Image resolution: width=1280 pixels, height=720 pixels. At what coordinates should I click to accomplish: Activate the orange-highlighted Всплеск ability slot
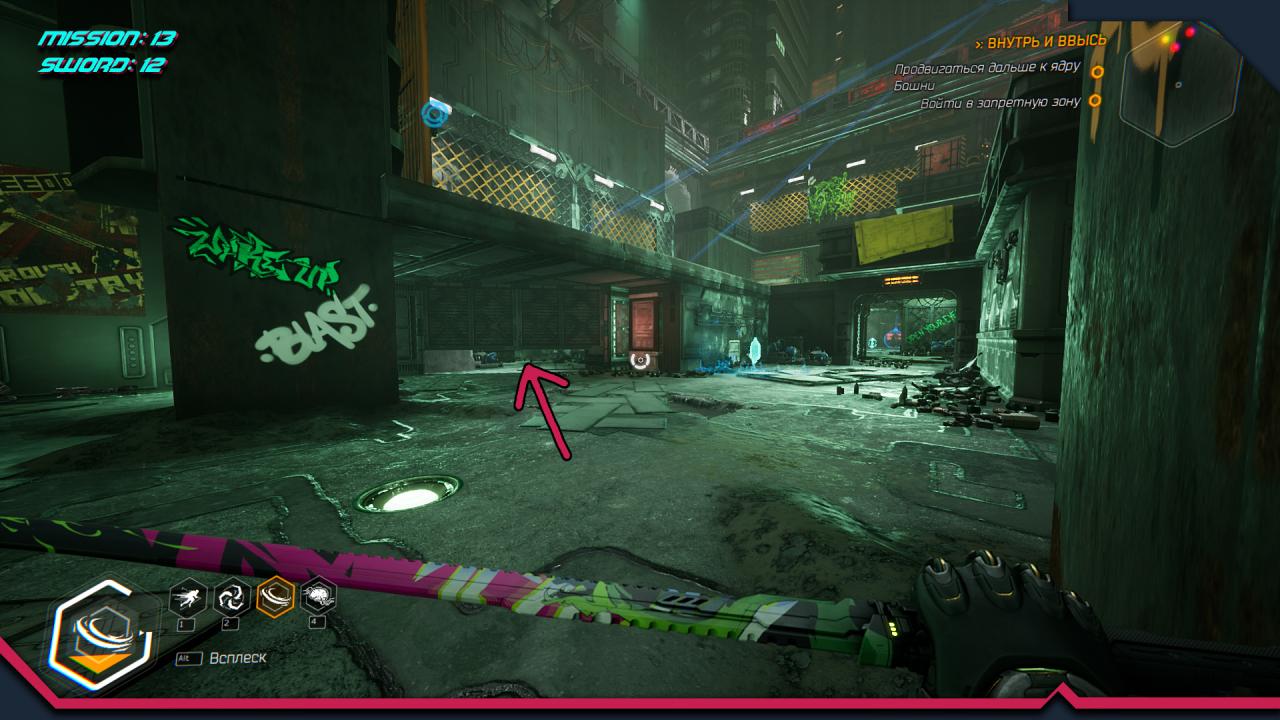point(275,598)
